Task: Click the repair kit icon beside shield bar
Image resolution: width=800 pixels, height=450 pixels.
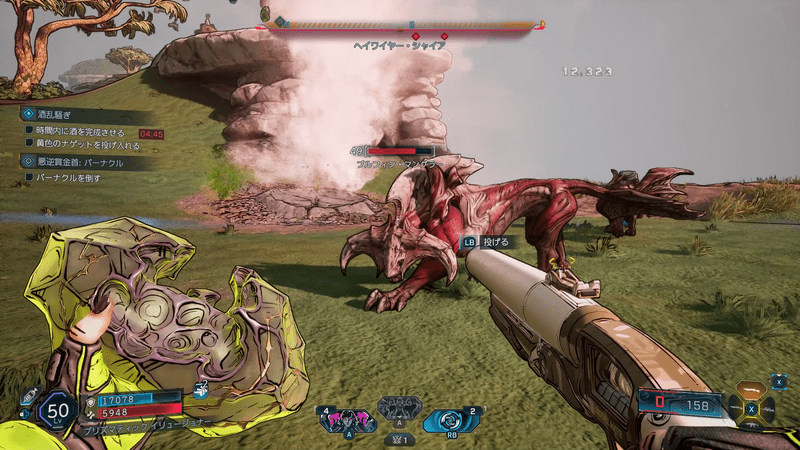Action: point(201,391)
